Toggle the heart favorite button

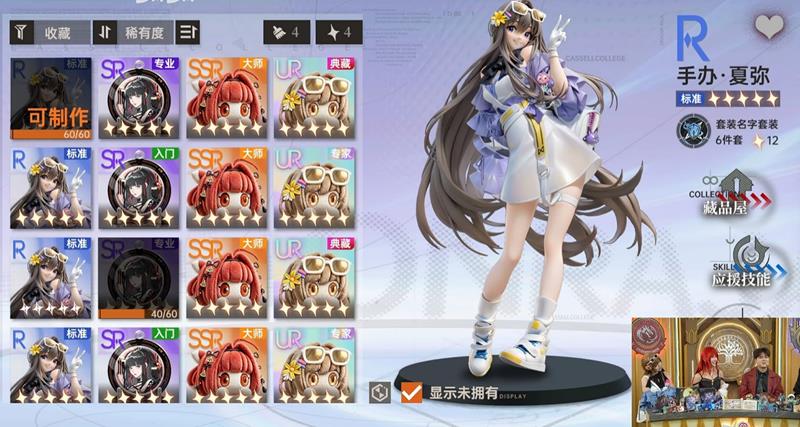[769, 29]
